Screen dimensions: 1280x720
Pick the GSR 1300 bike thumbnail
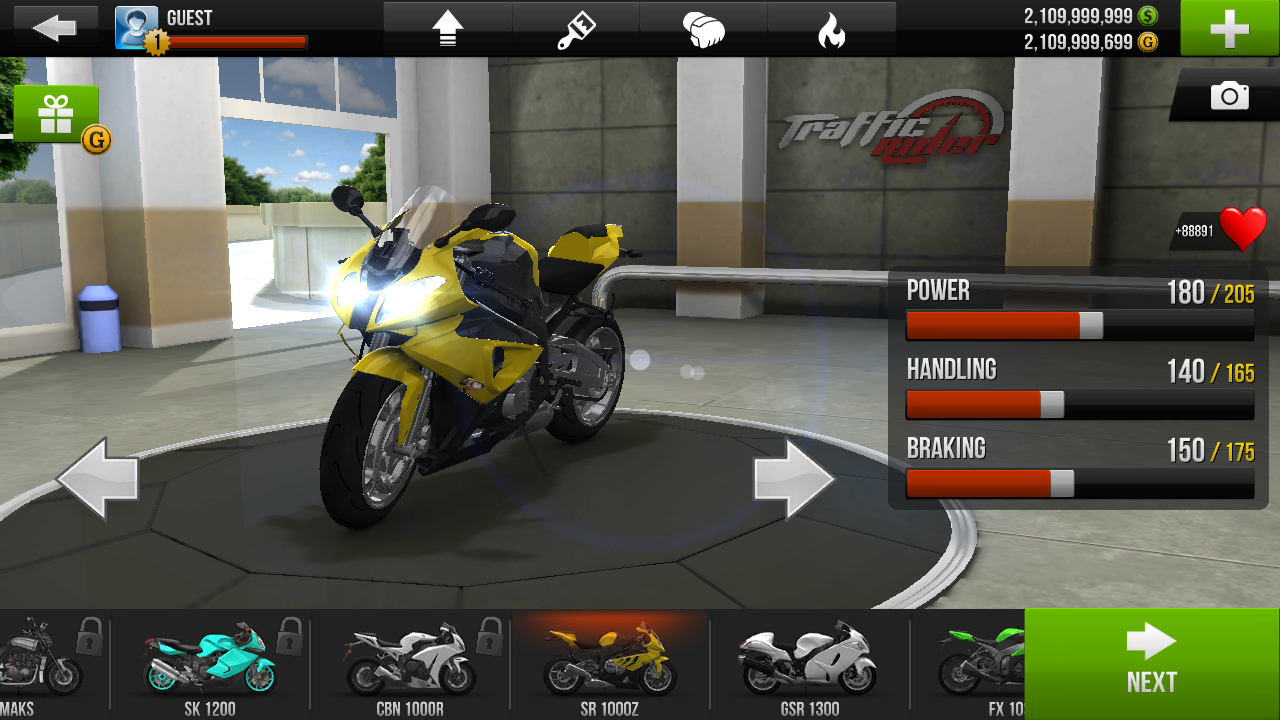coord(809,664)
